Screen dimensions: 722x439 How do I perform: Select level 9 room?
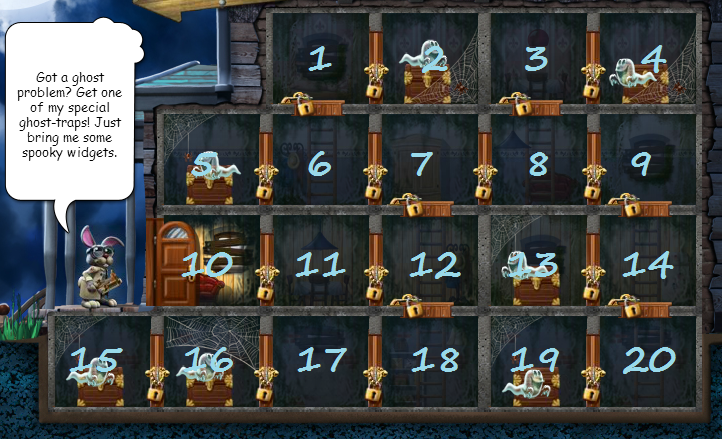(x=642, y=162)
